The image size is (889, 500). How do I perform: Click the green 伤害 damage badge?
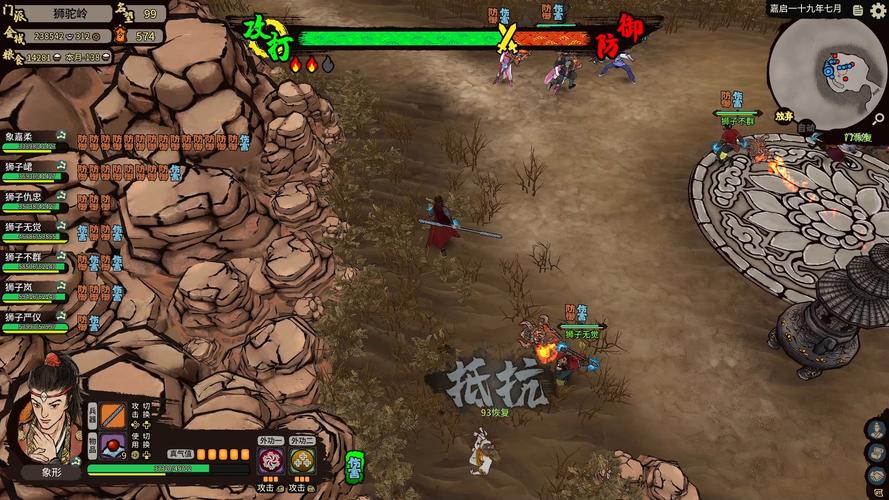point(354,466)
